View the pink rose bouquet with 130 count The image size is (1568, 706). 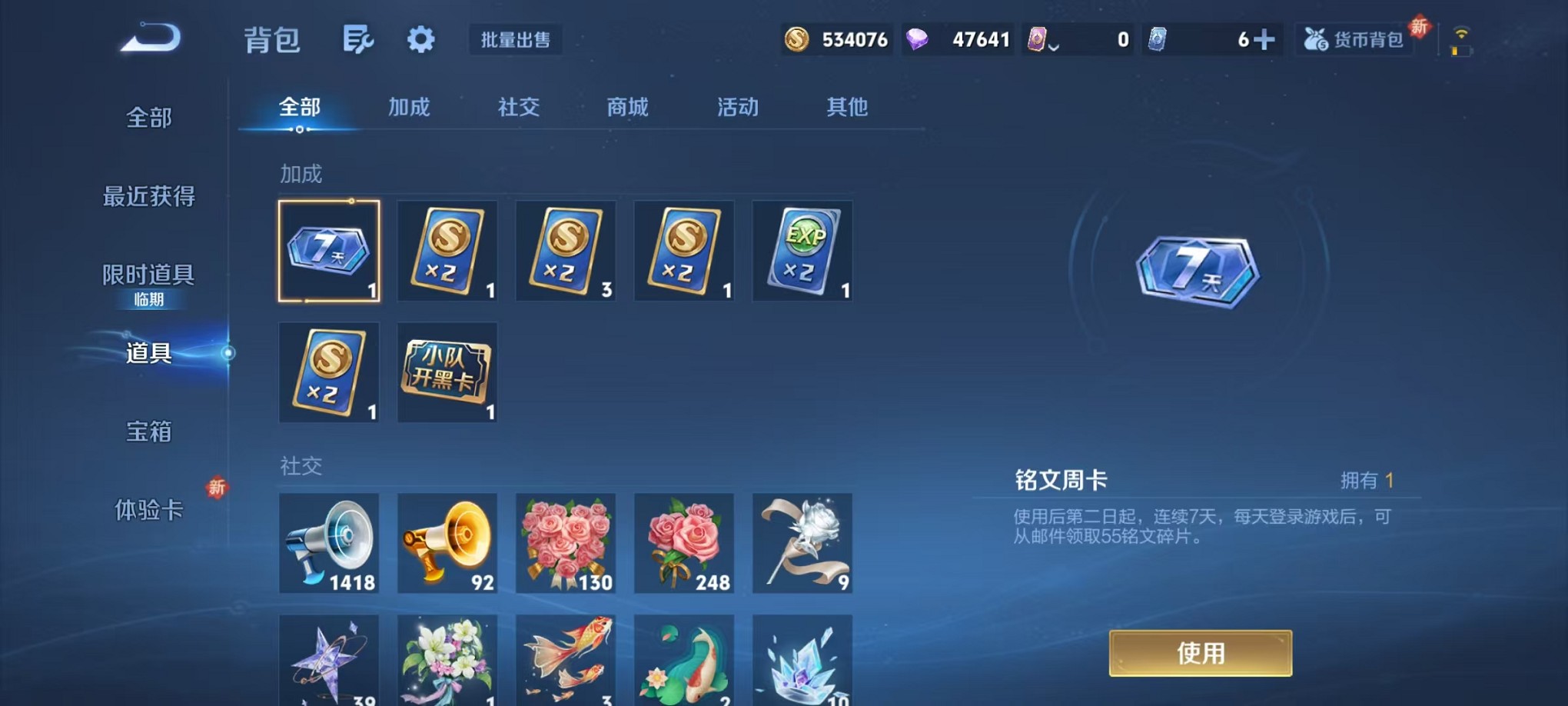(x=565, y=544)
